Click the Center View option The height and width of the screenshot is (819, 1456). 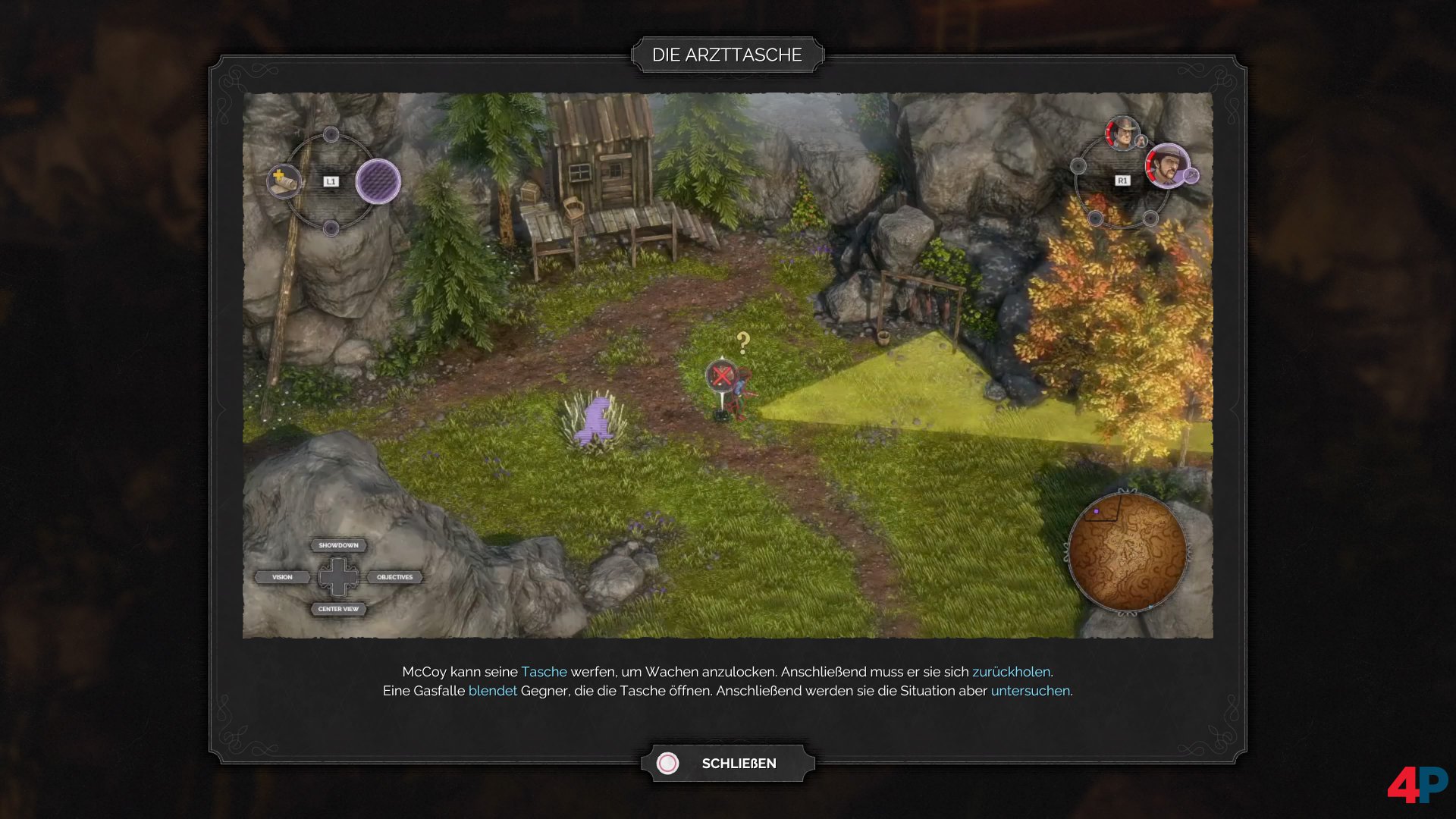338,609
